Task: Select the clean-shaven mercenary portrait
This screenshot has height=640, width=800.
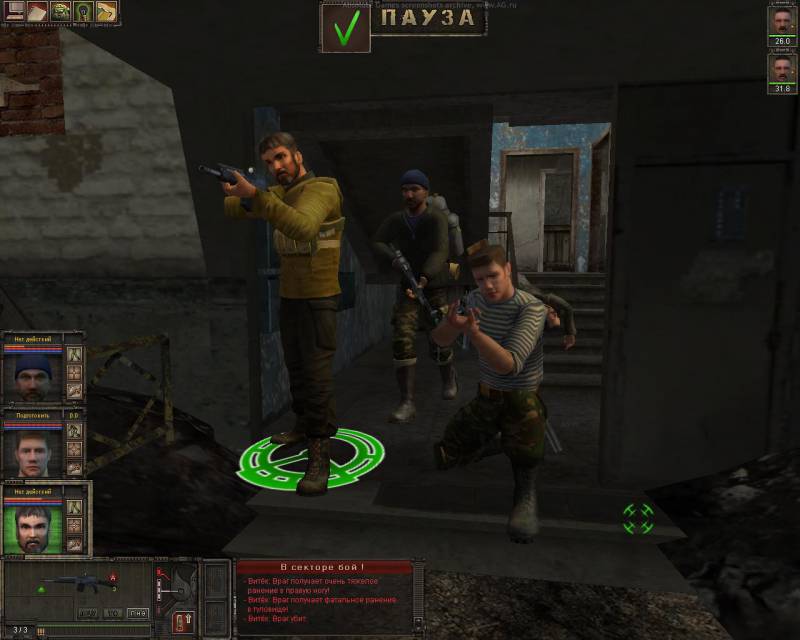Action: pos(33,449)
